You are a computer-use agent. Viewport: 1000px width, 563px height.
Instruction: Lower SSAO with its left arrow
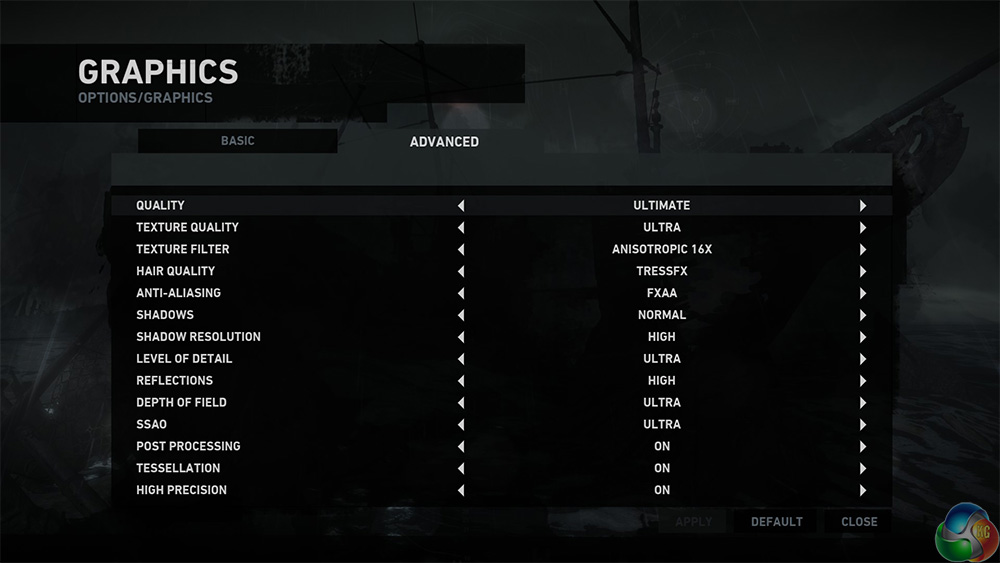tap(461, 425)
